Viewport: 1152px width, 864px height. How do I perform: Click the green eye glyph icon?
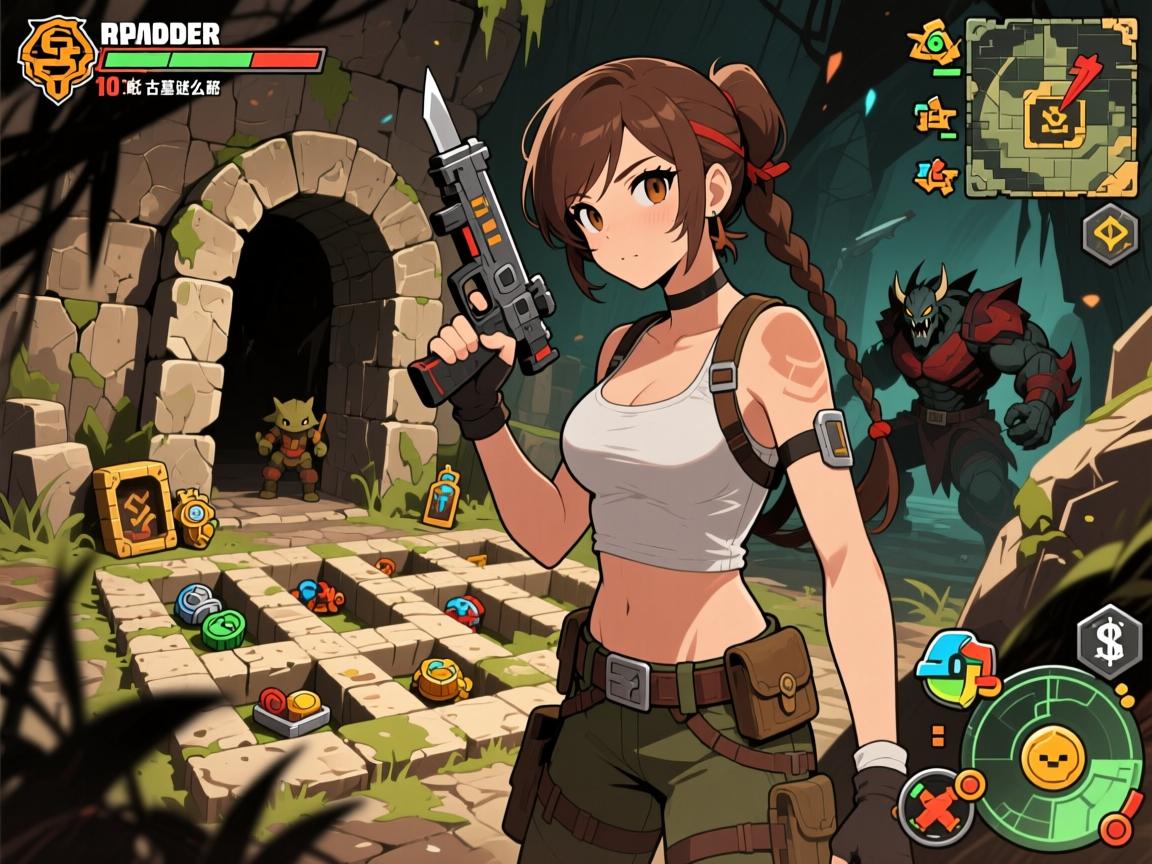click(935, 43)
